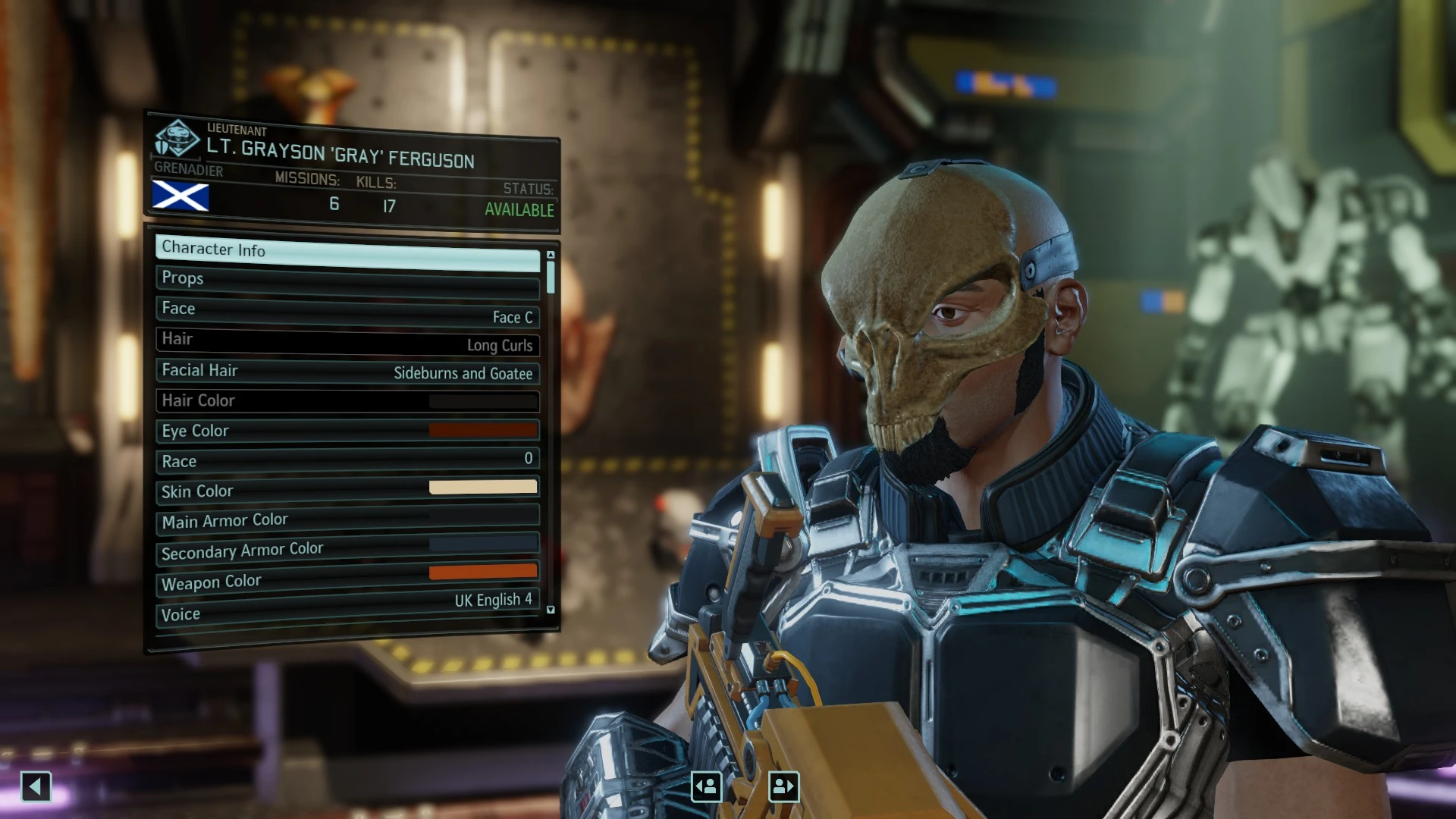This screenshot has width=1456, height=819.
Task: Select the previous soldier icon
Action: click(705, 786)
